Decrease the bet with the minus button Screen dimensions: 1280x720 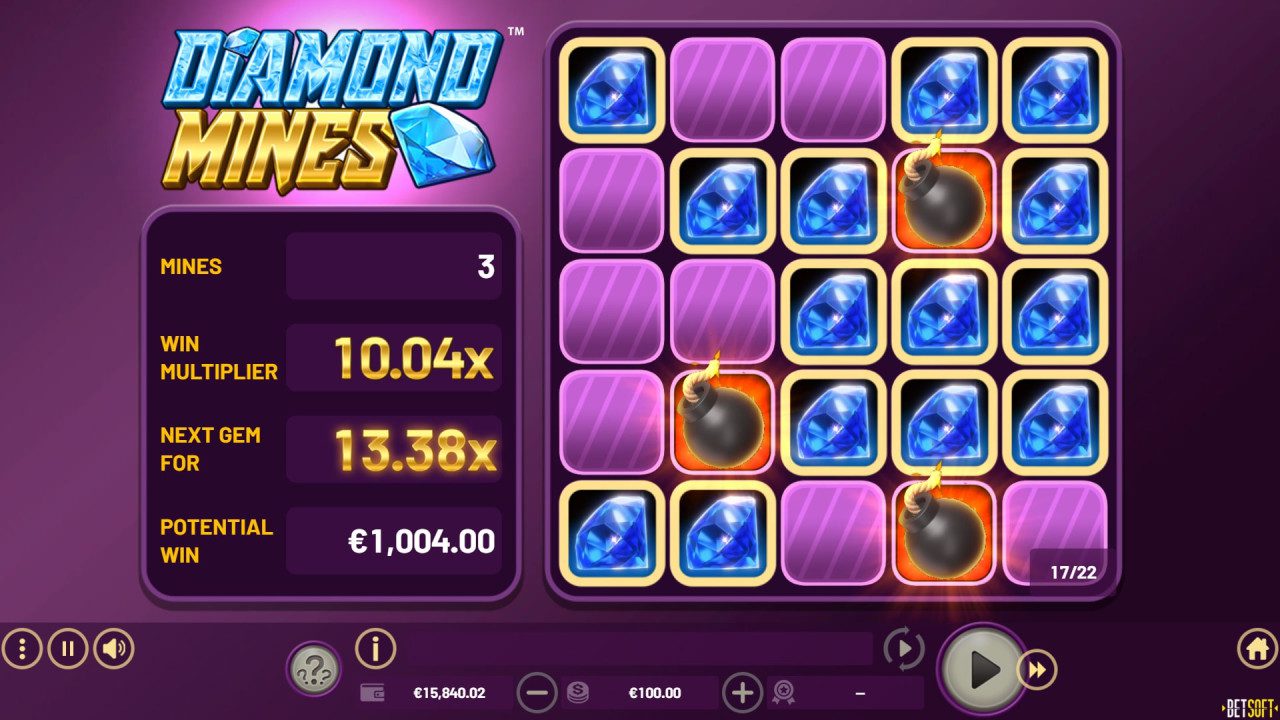[538, 691]
